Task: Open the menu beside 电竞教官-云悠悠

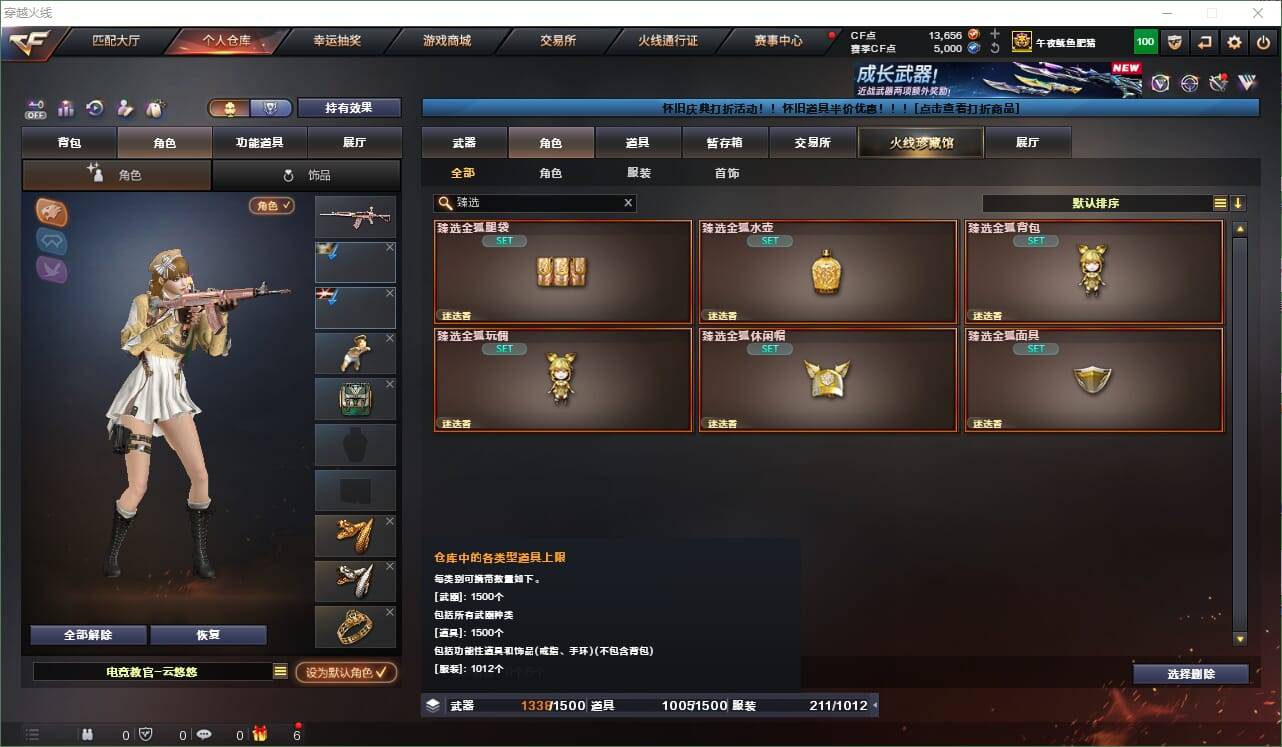Action: (x=280, y=672)
